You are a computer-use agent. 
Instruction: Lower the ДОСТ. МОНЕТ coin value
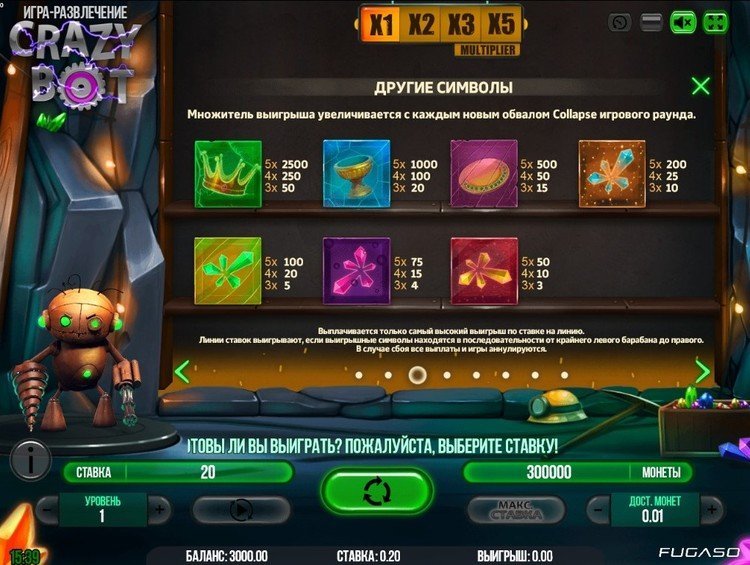coord(598,508)
